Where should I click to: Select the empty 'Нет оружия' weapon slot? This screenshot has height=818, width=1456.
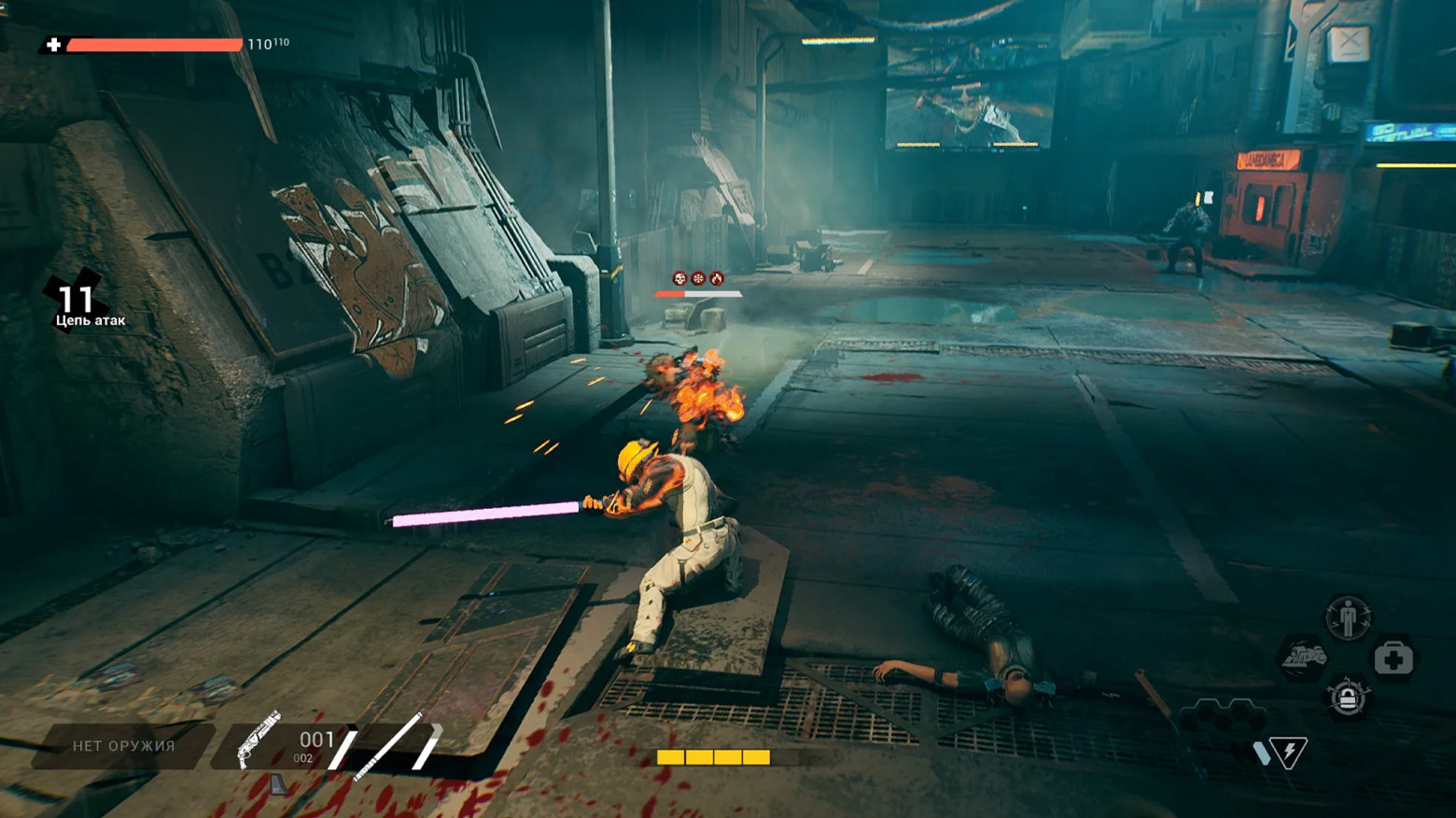coord(123,746)
